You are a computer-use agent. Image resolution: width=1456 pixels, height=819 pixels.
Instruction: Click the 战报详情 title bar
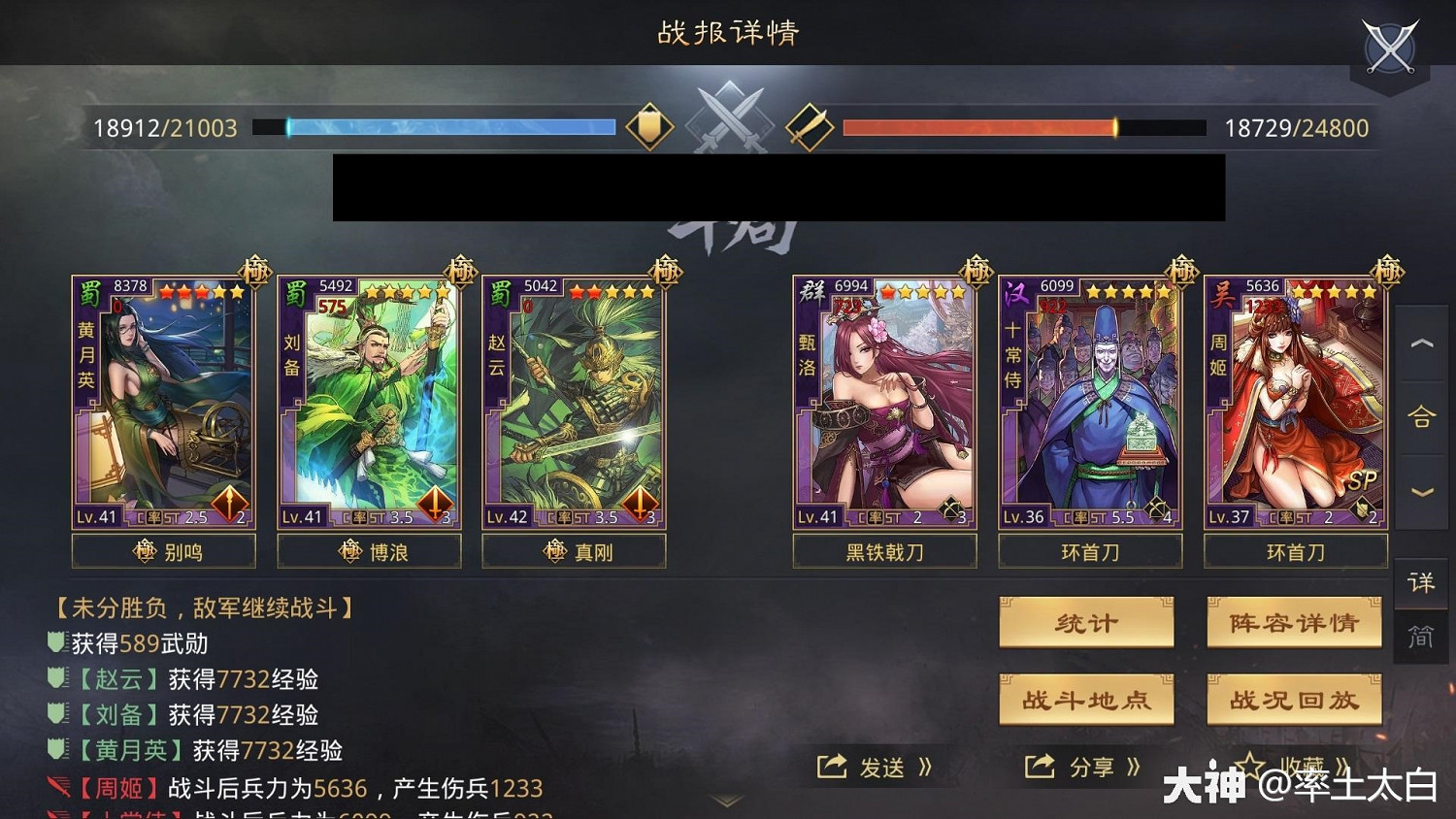[x=728, y=33]
